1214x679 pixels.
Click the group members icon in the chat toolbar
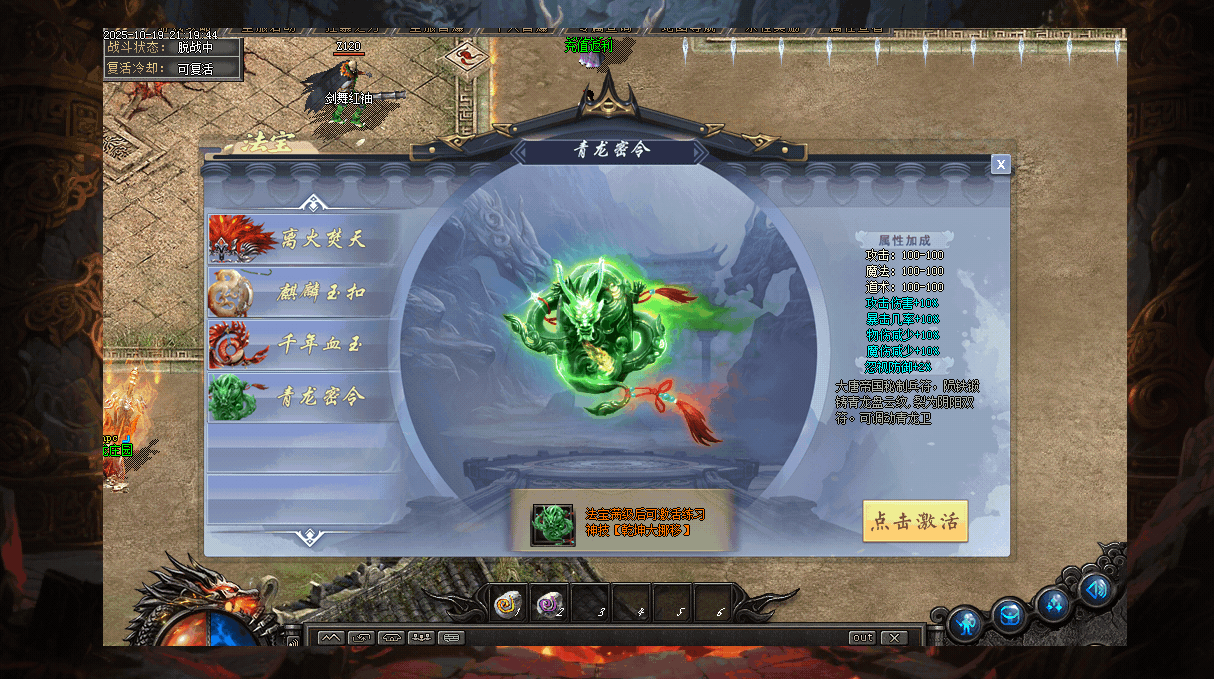click(421, 637)
